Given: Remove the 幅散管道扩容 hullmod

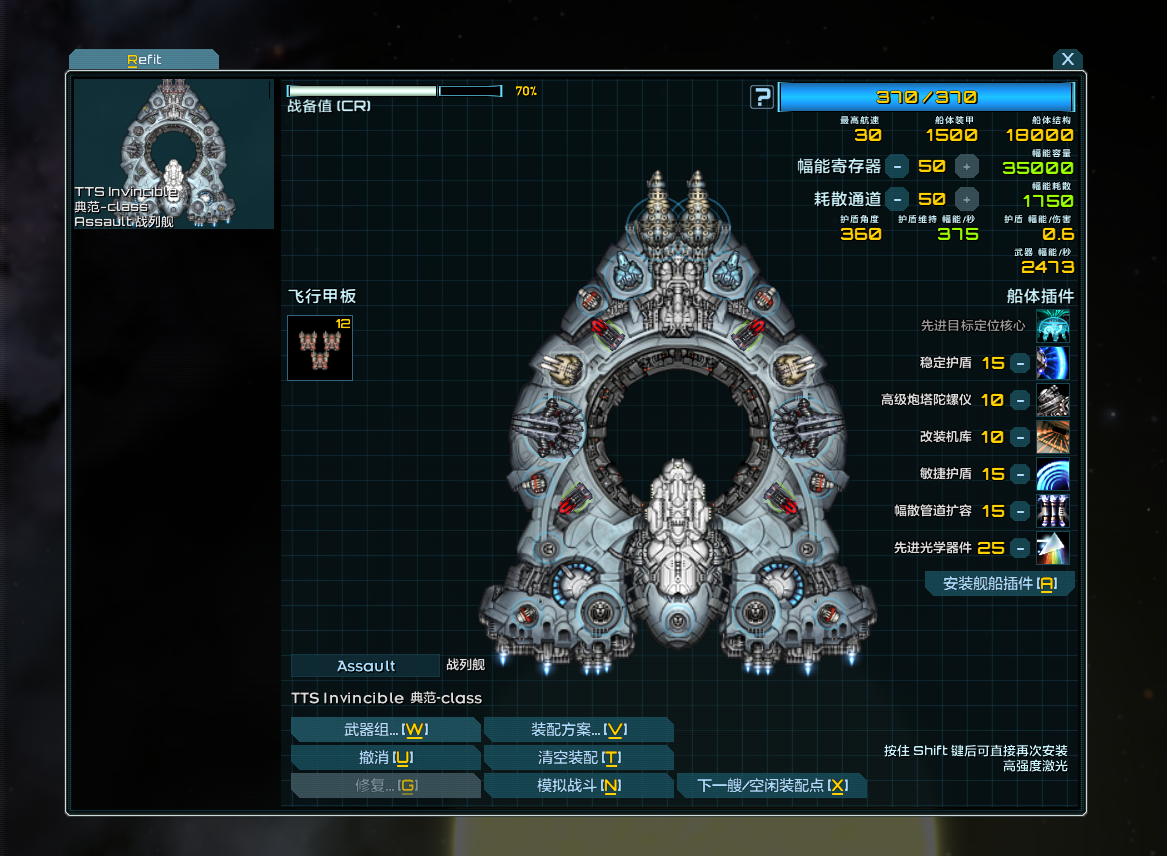Looking at the screenshot, I should click(x=1019, y=511).
